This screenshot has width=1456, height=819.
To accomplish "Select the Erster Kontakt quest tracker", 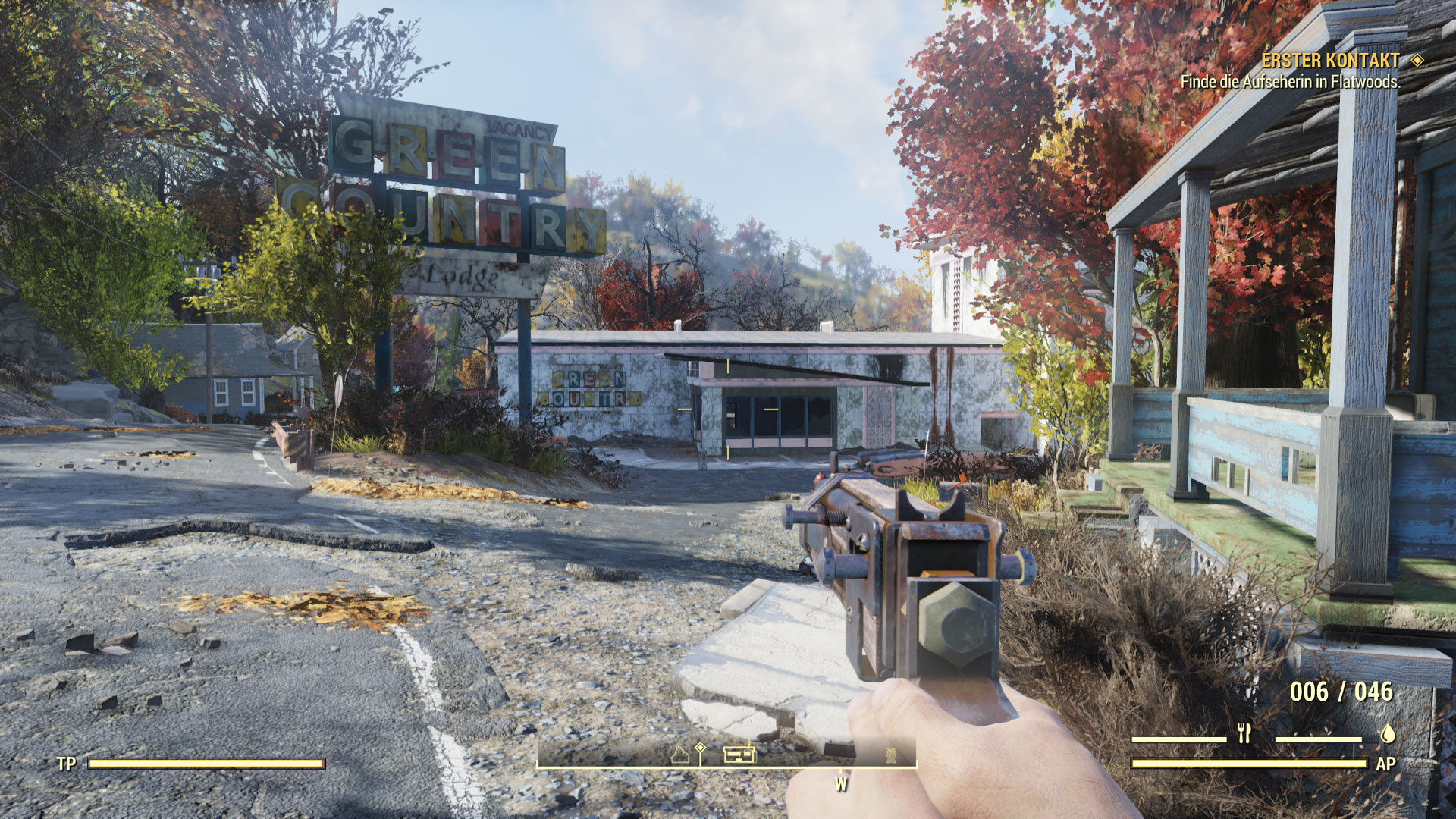I will (1330, 61).
